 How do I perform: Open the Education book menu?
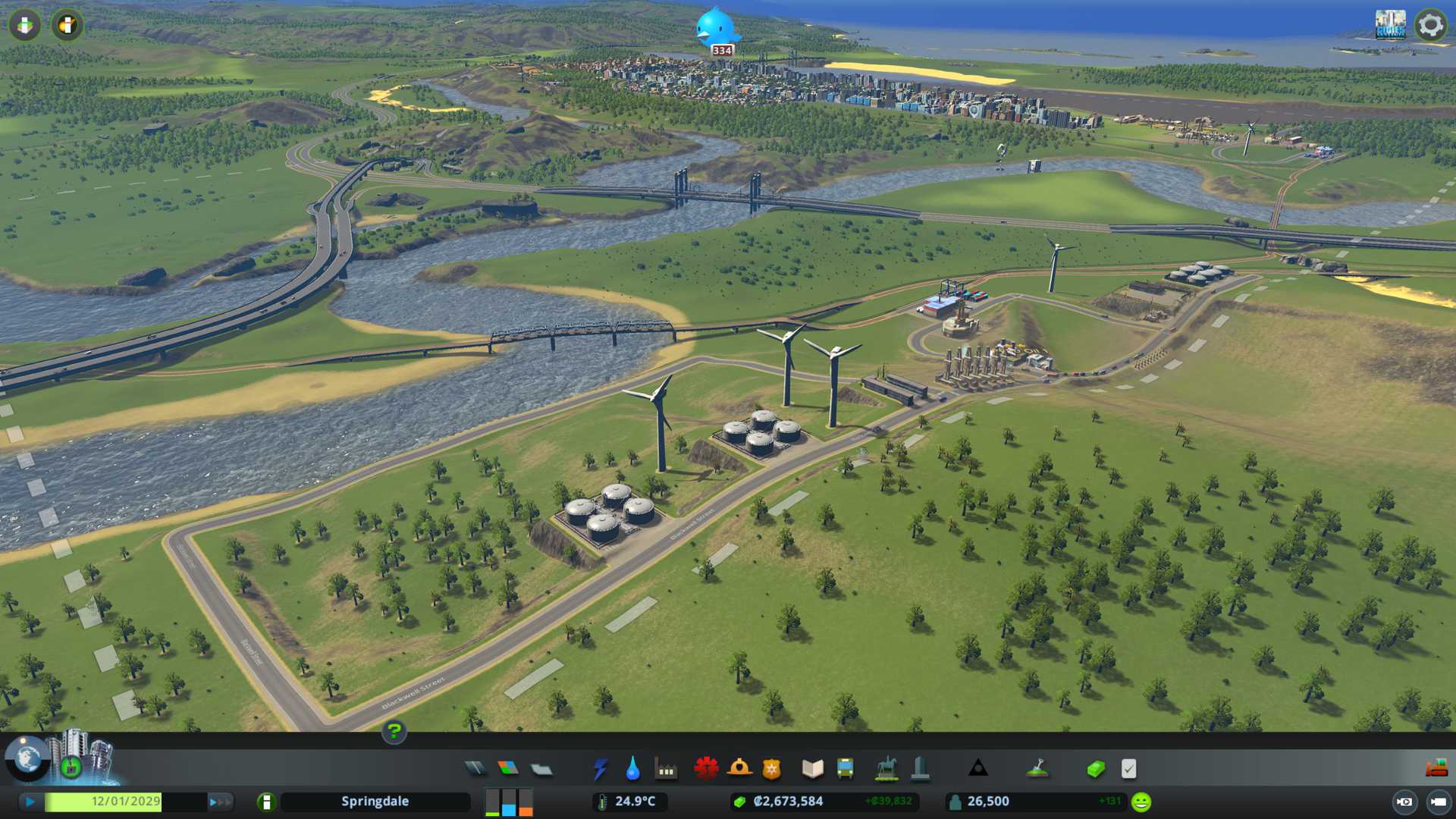812,769
